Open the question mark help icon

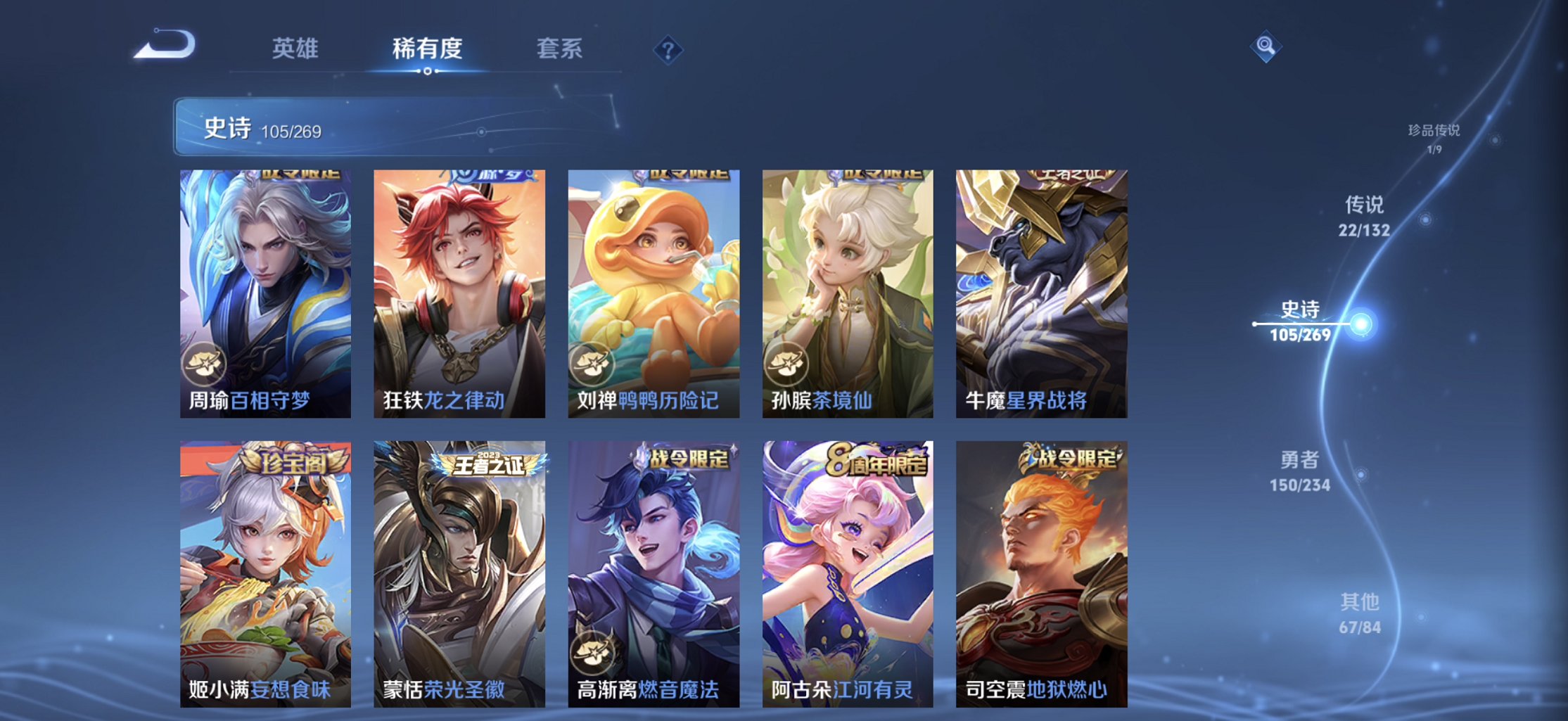tap(669, 49)
